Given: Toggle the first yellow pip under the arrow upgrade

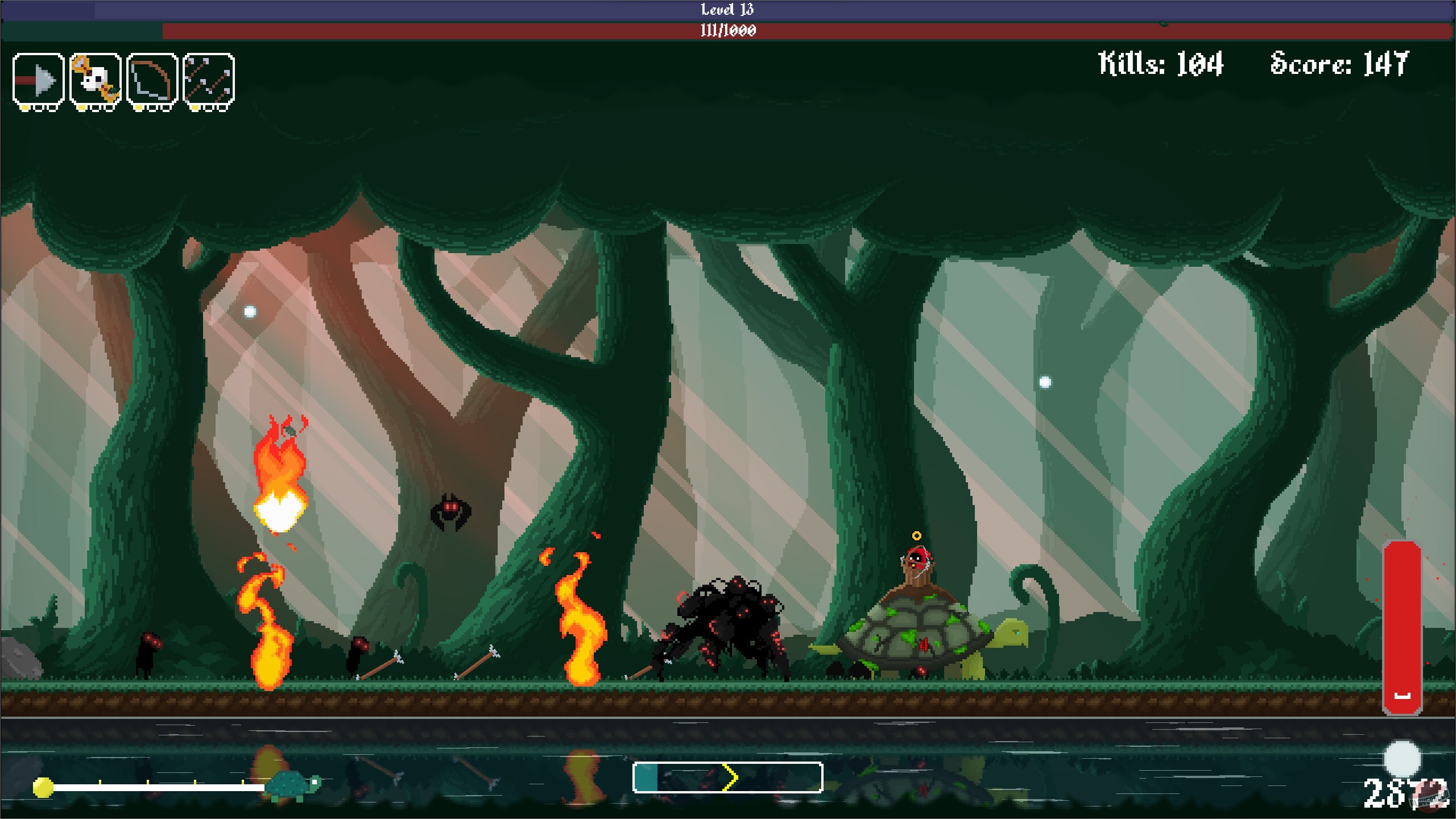Looking at the screenshot, I should 24,108.
